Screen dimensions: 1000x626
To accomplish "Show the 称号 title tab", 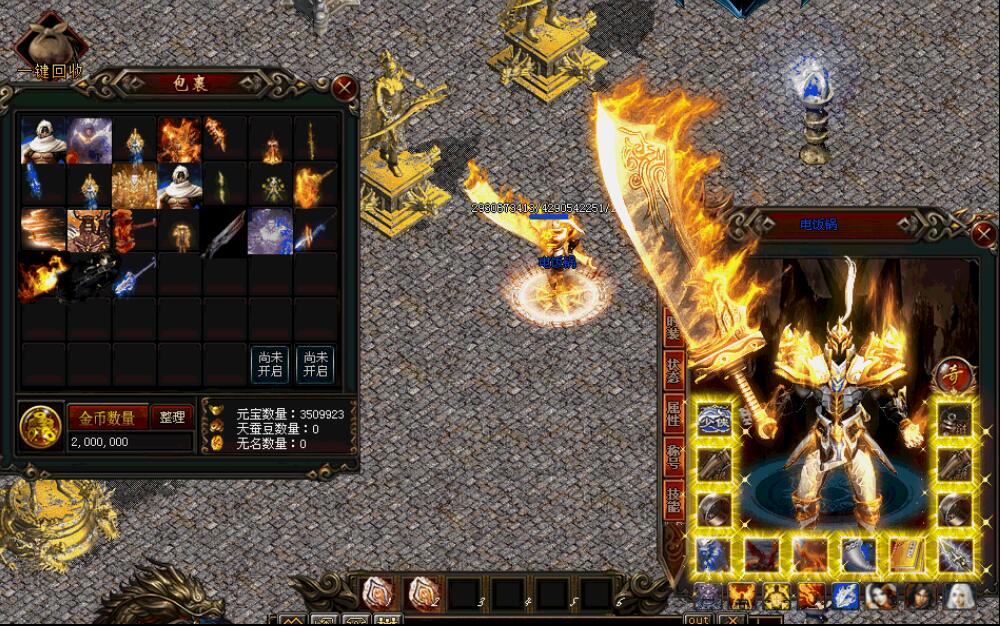I will click(674, 456).
